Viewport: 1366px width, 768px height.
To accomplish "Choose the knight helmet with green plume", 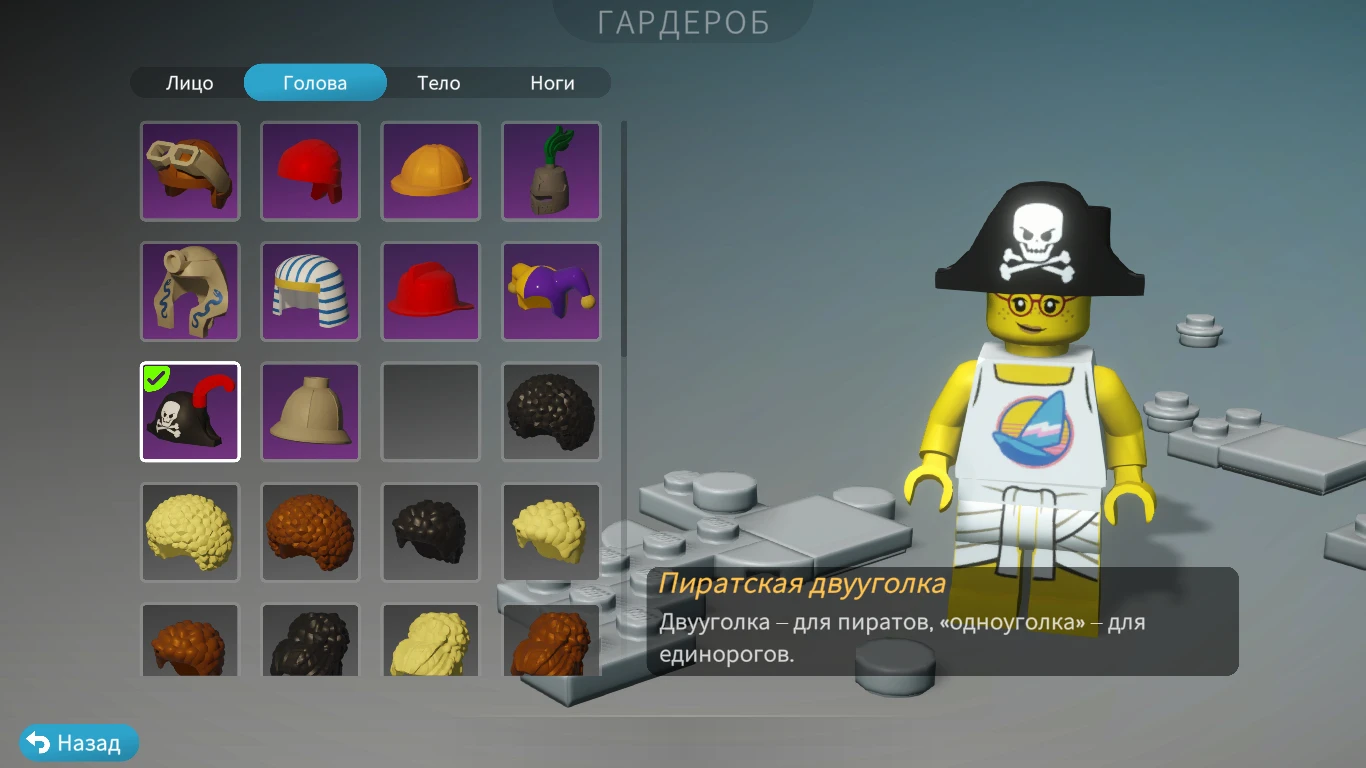I will [550, 172].
